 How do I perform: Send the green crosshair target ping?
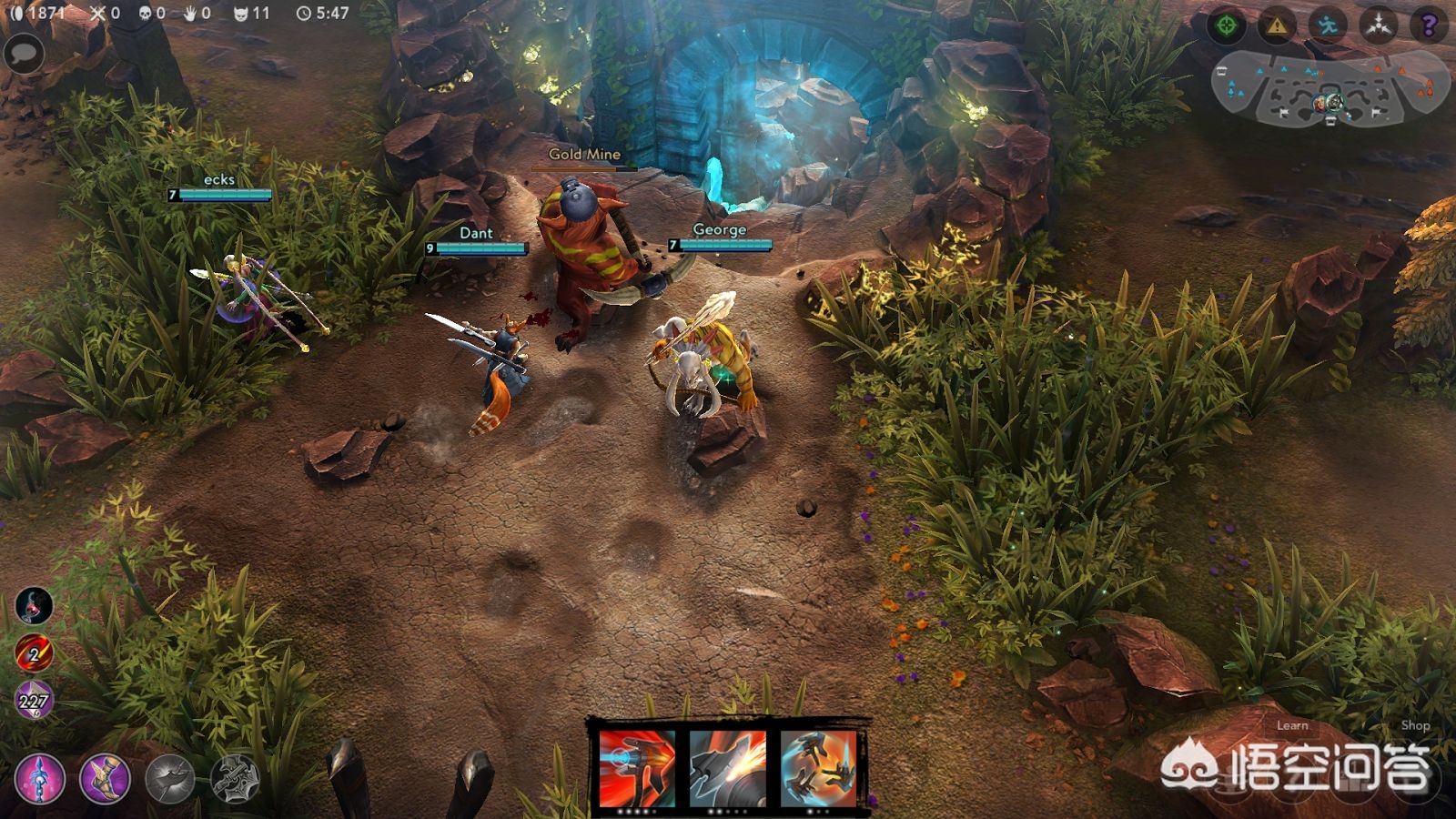(1227, 25)
